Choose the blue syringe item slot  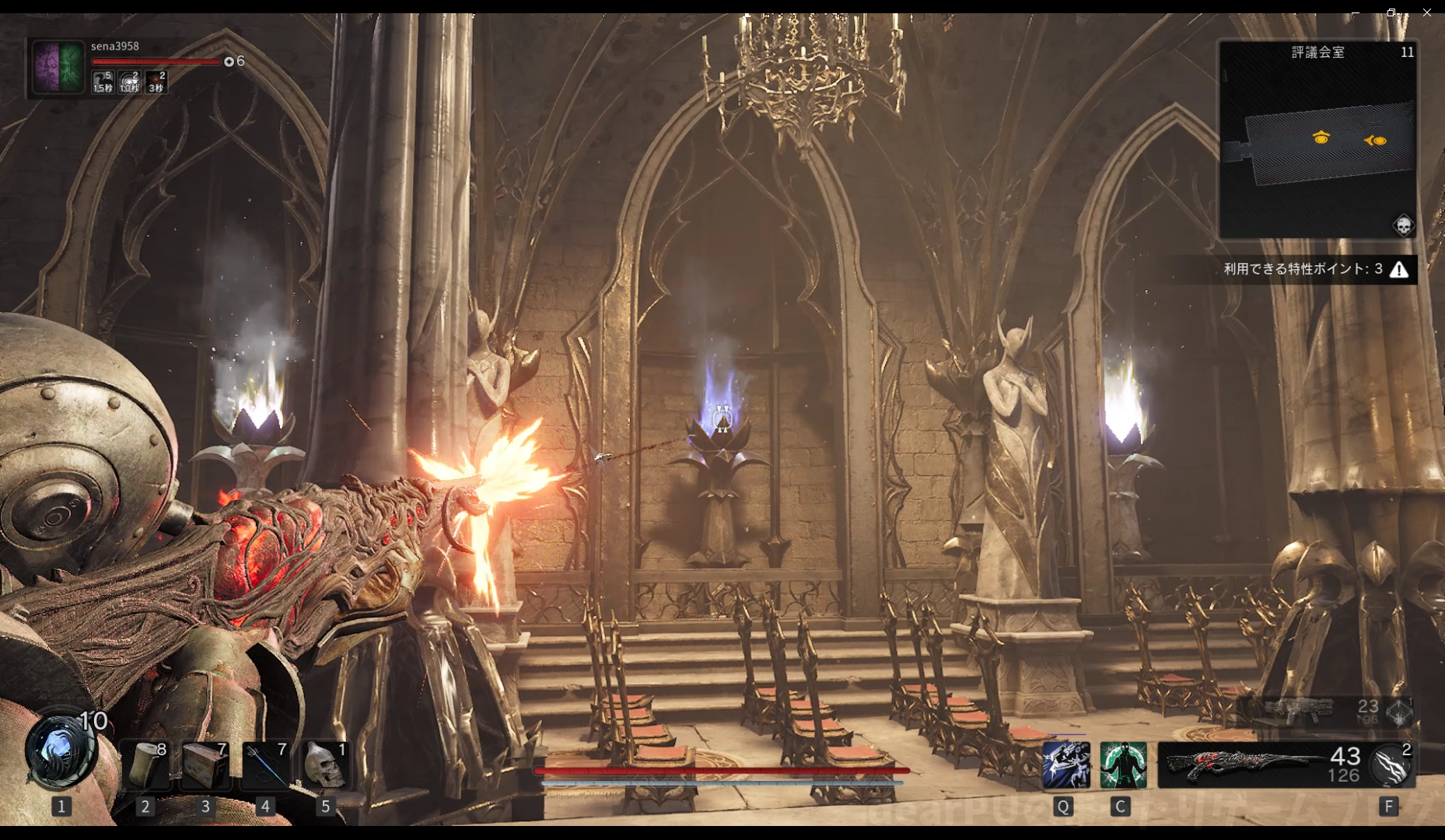(x=265, y=765)
